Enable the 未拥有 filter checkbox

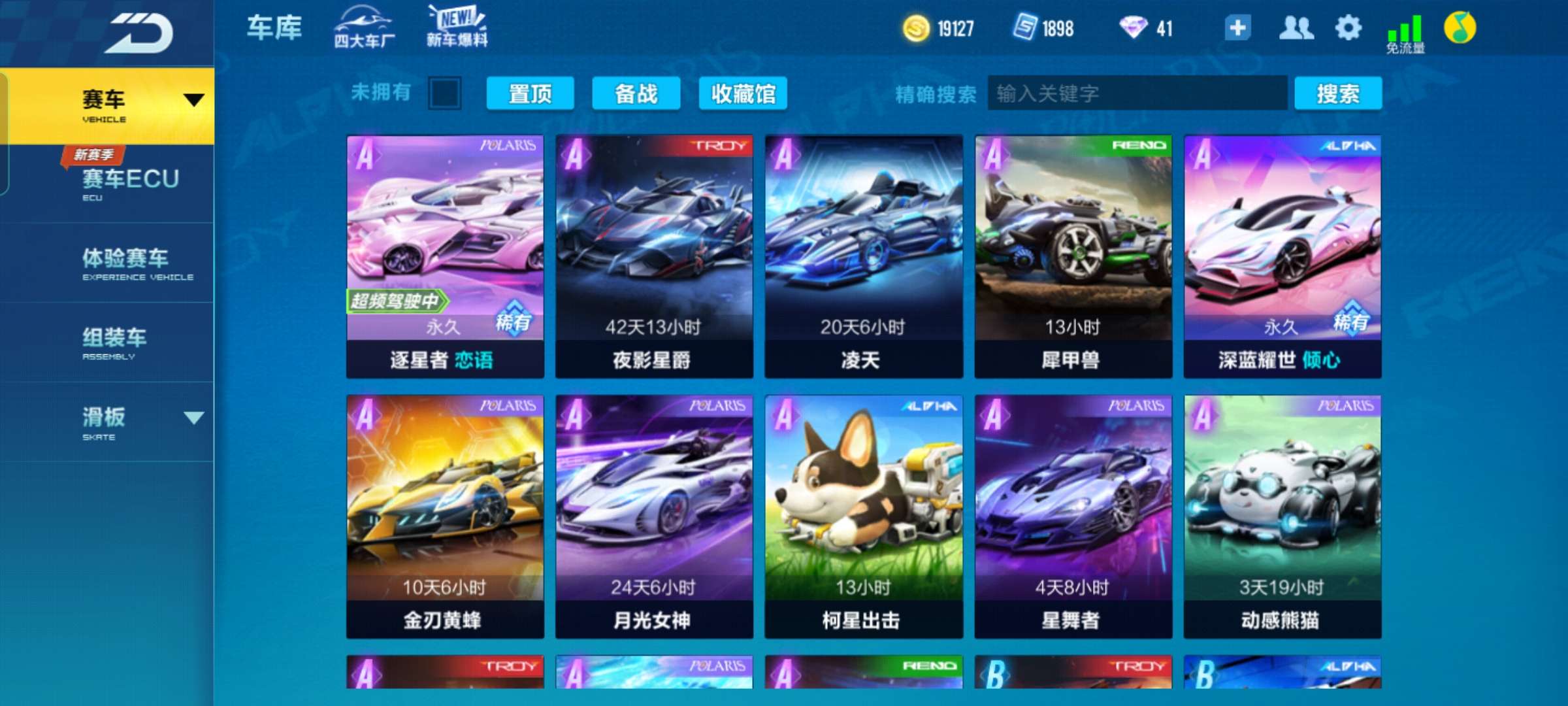(444, 93)
